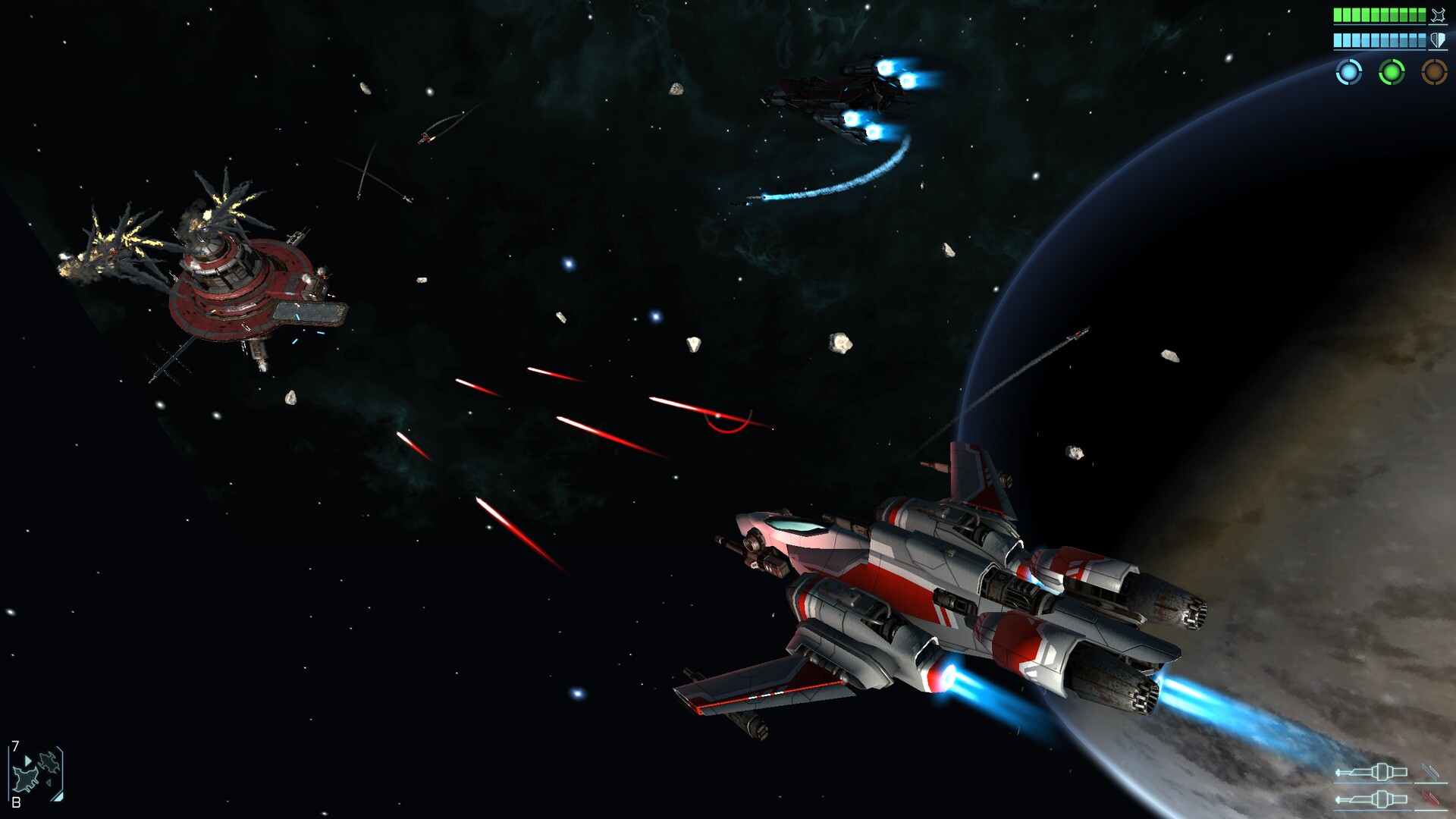Screen dimensions: 1456x819
Task: Click the small corner triangle of the sector panel
Action: click(x=59, y=798)
